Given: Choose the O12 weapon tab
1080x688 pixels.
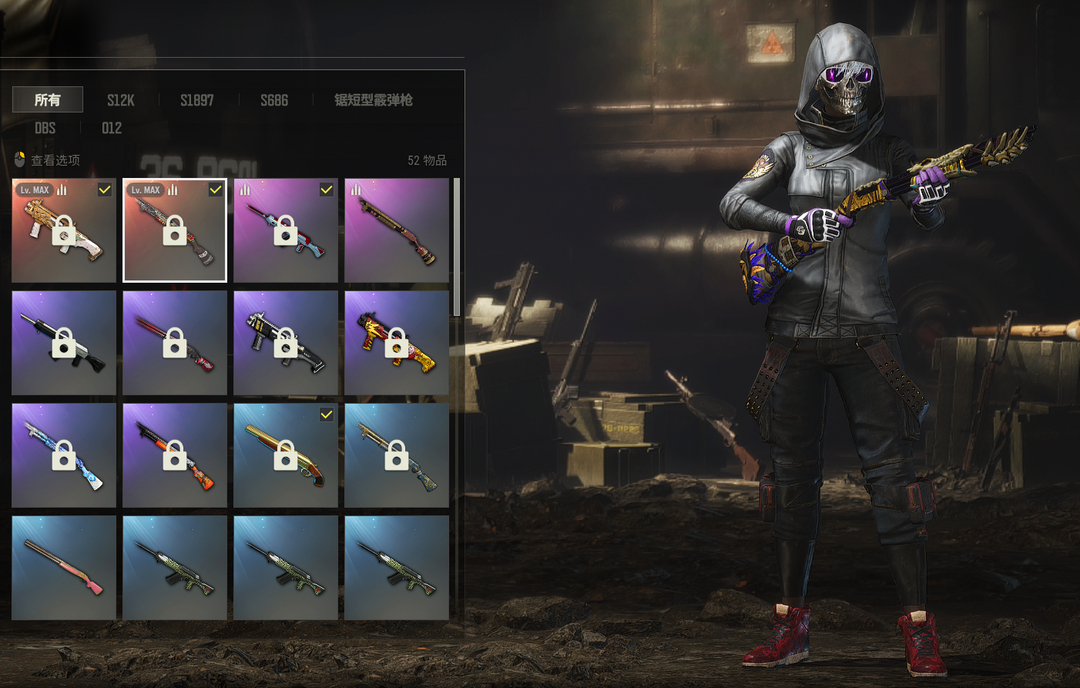Looking at the screenshot, I should (112, 128).
